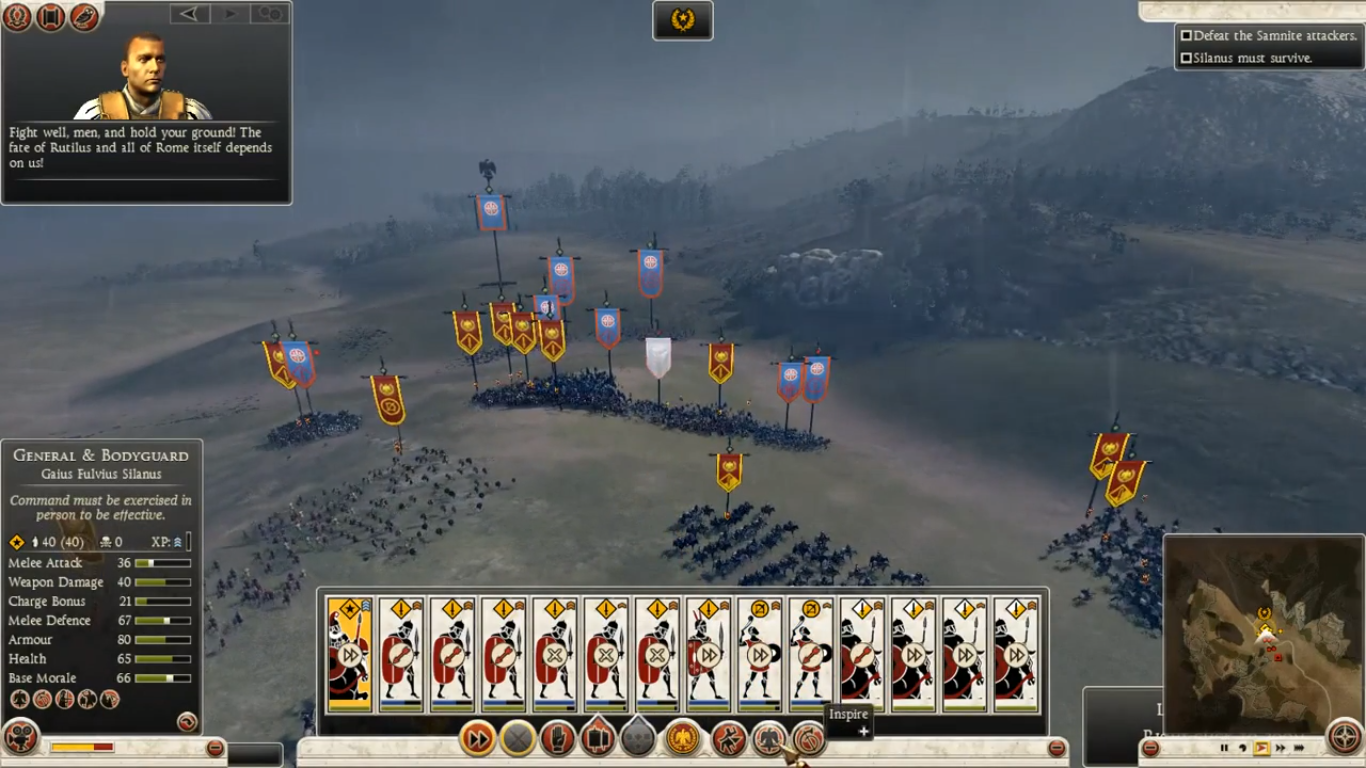This screenshot has width=1366, height=768.
Task: Cancel current orders with the X button
Action: [517, 740]
